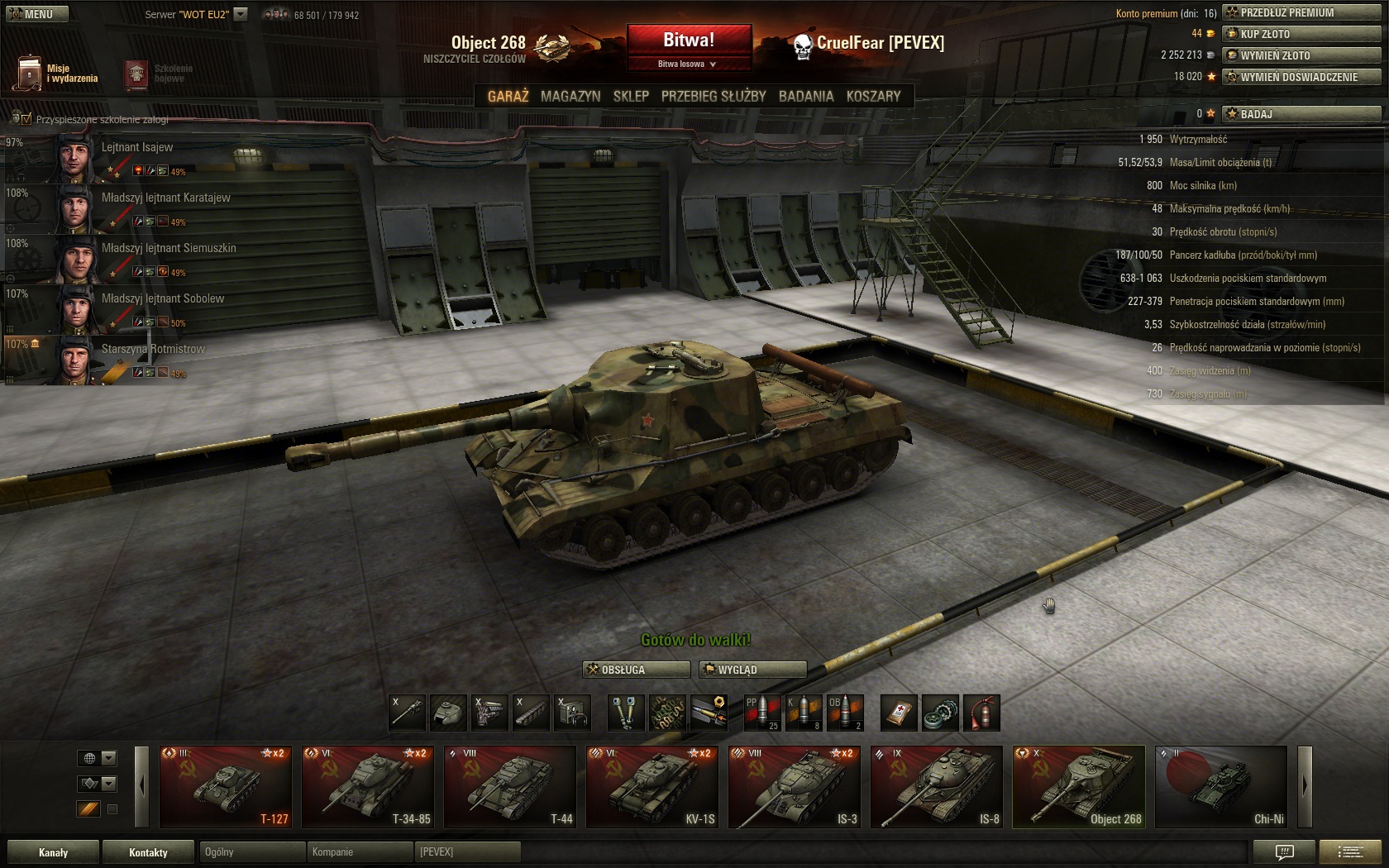Switch to the MAGAZYN tab
The image size is (1389, 868).
(570, 96)
